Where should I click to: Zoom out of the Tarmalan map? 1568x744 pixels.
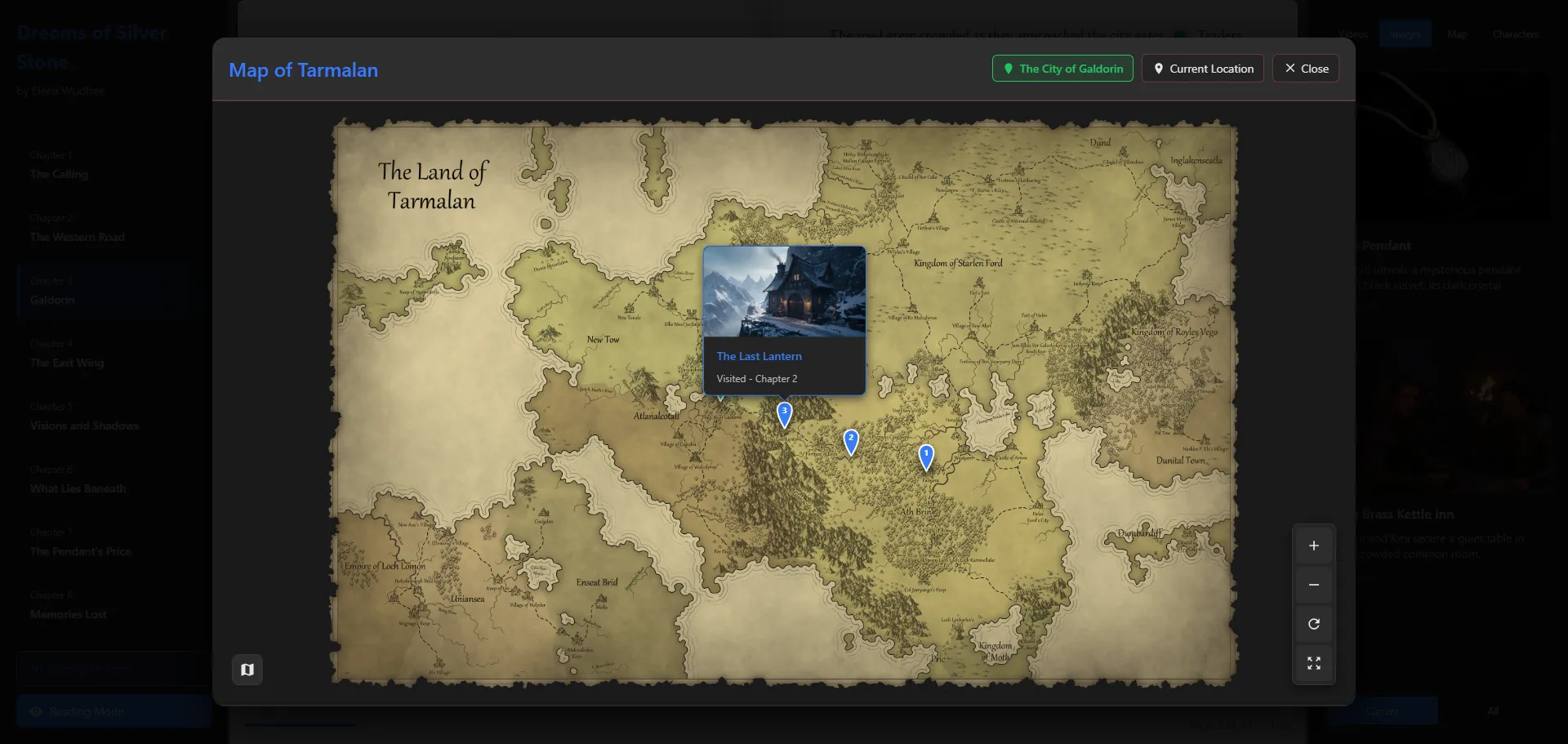(1313, 585)
